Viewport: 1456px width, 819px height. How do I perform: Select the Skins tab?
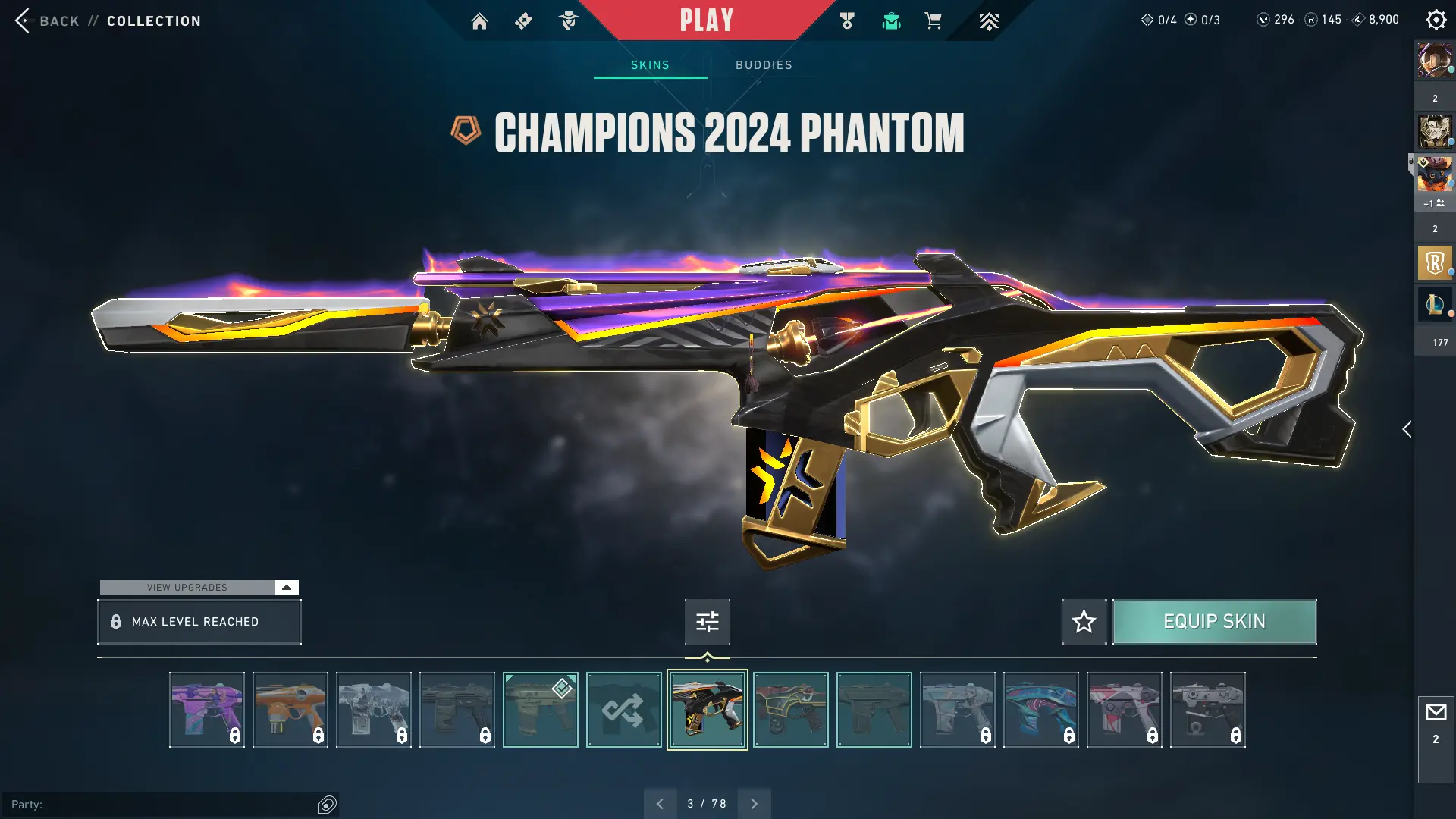[650, 65]
